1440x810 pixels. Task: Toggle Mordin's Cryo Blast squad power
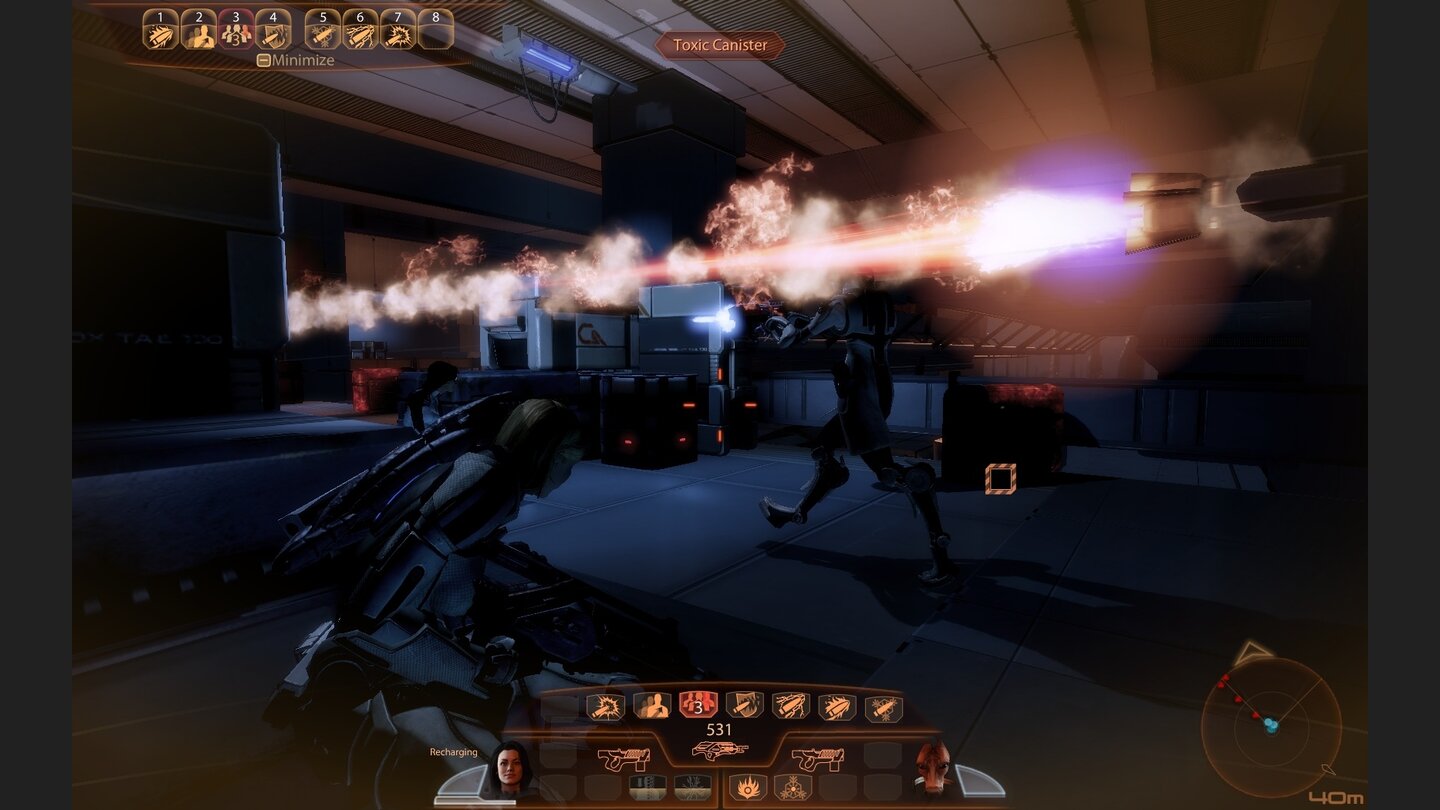pos(793,787)
